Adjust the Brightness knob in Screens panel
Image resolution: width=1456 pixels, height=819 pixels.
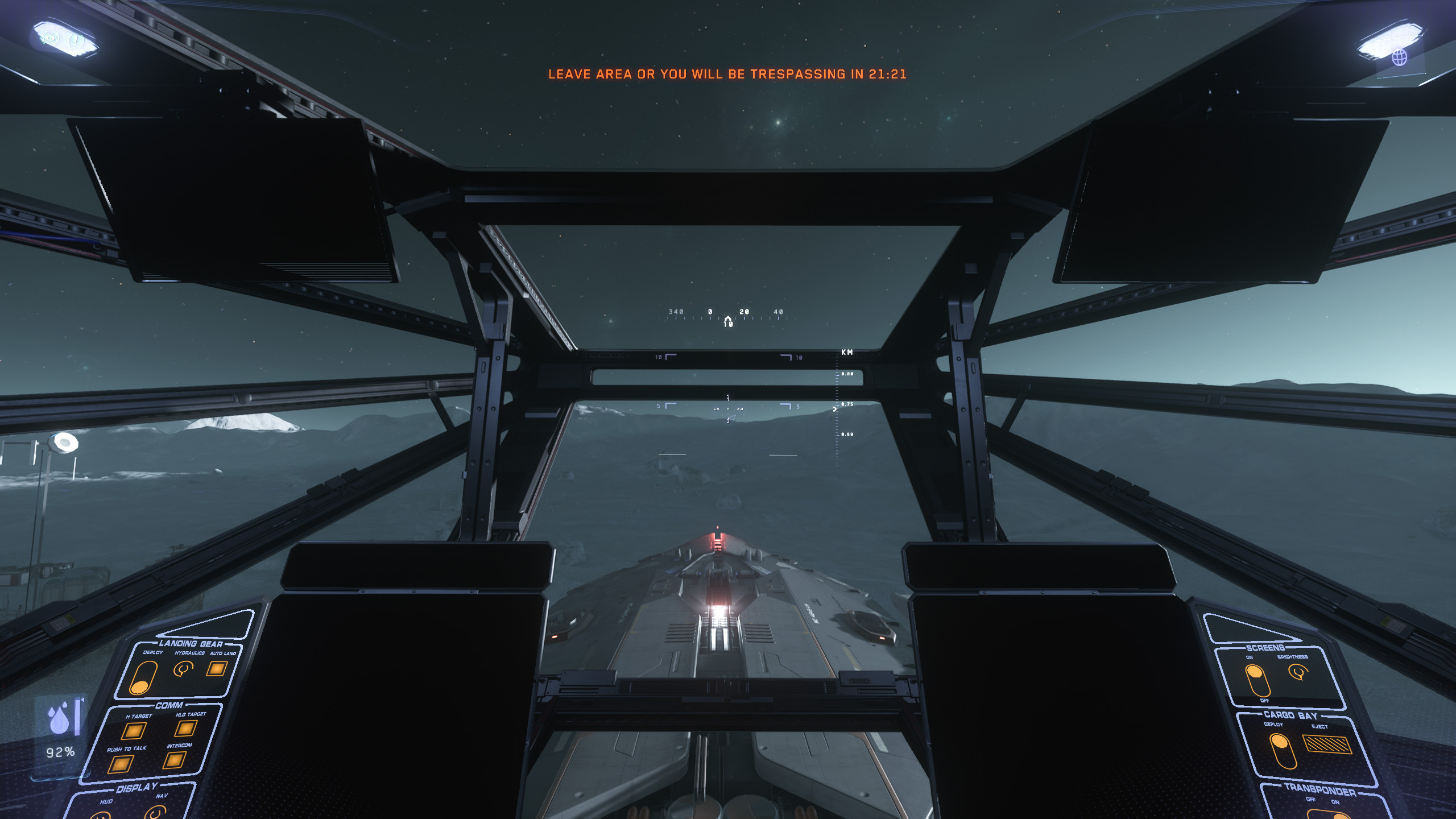pyautogui.click(x=1299, y=672)
